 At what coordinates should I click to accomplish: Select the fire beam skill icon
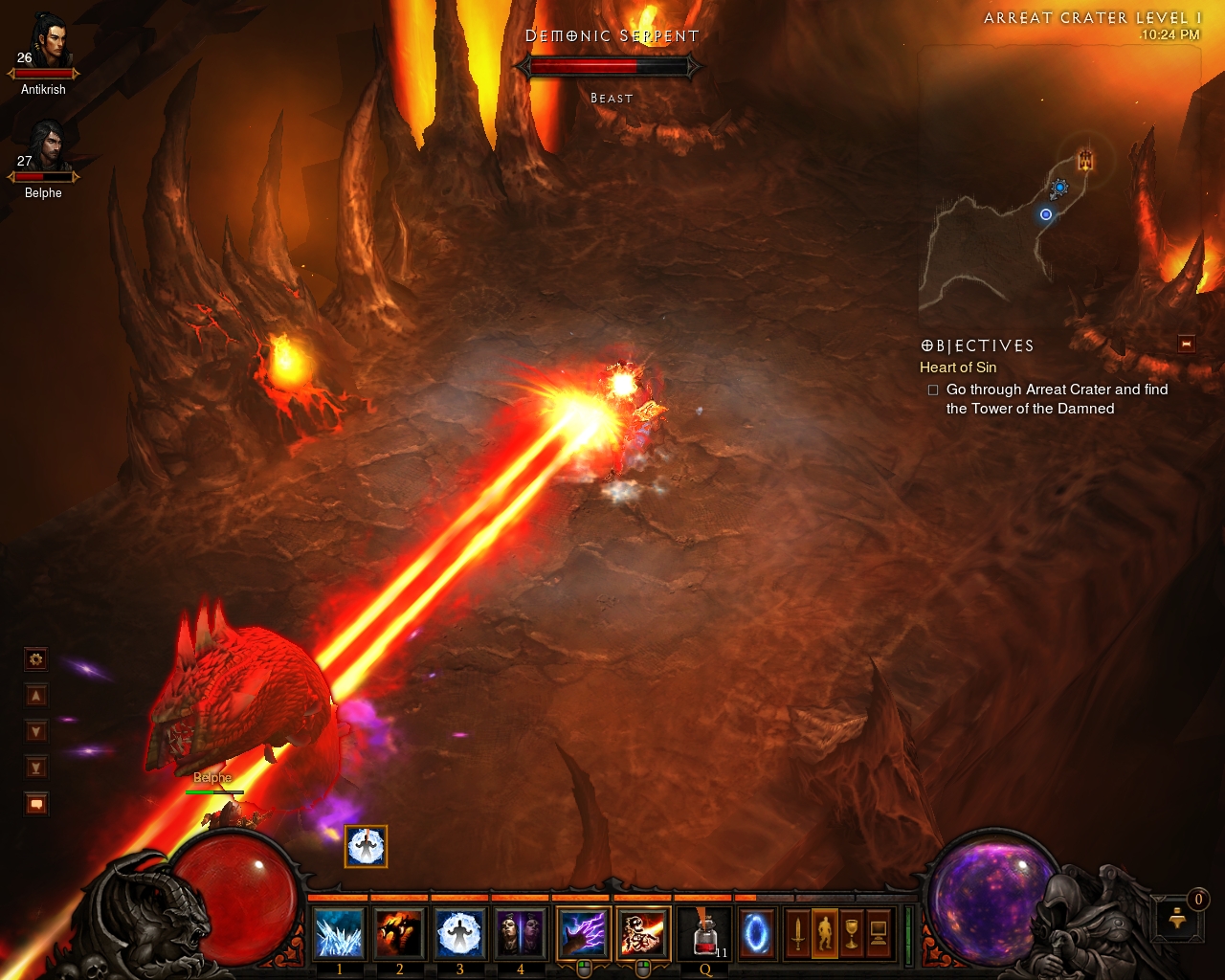pos(643,933)
